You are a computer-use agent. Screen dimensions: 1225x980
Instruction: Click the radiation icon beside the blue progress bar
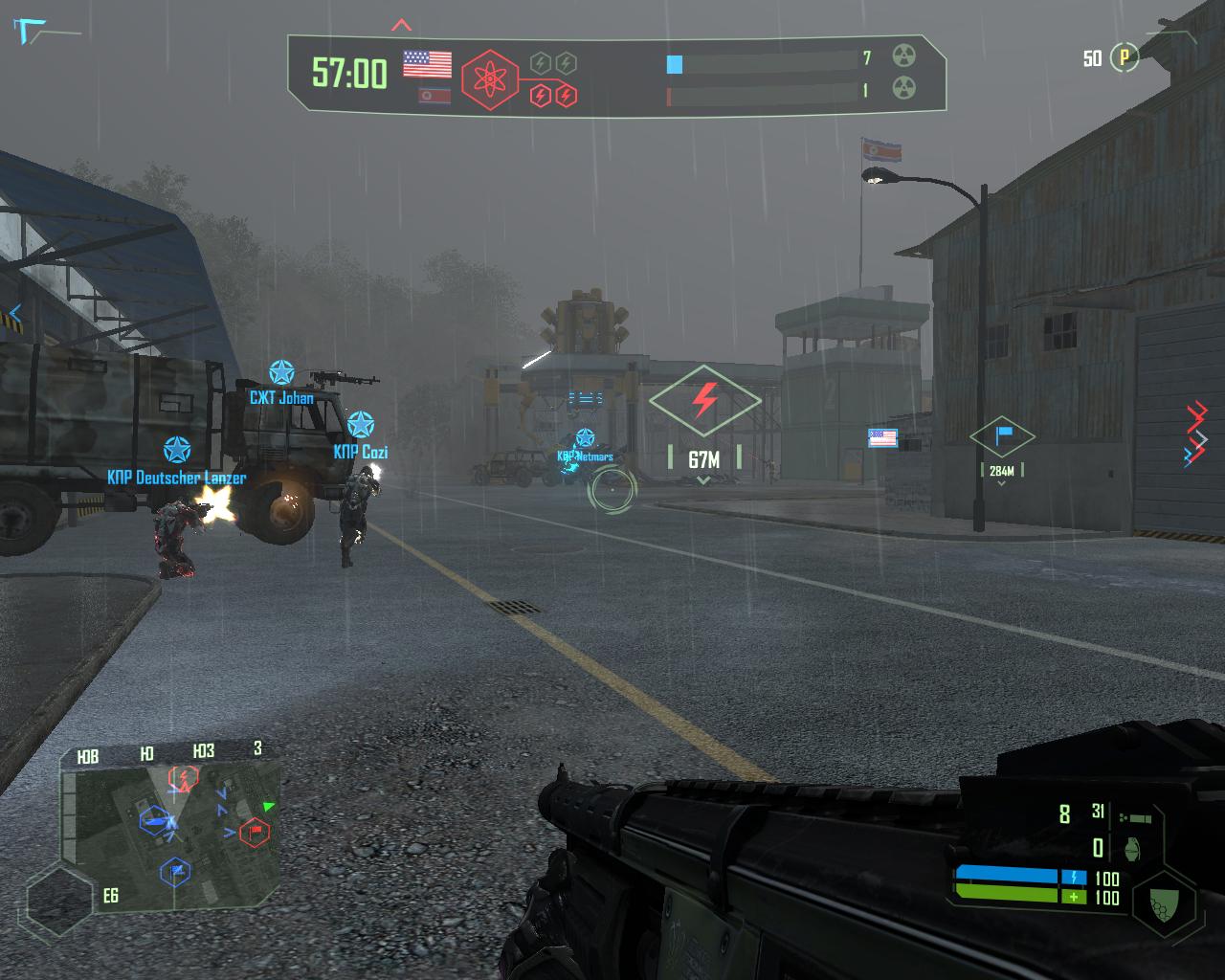point(904,56)
